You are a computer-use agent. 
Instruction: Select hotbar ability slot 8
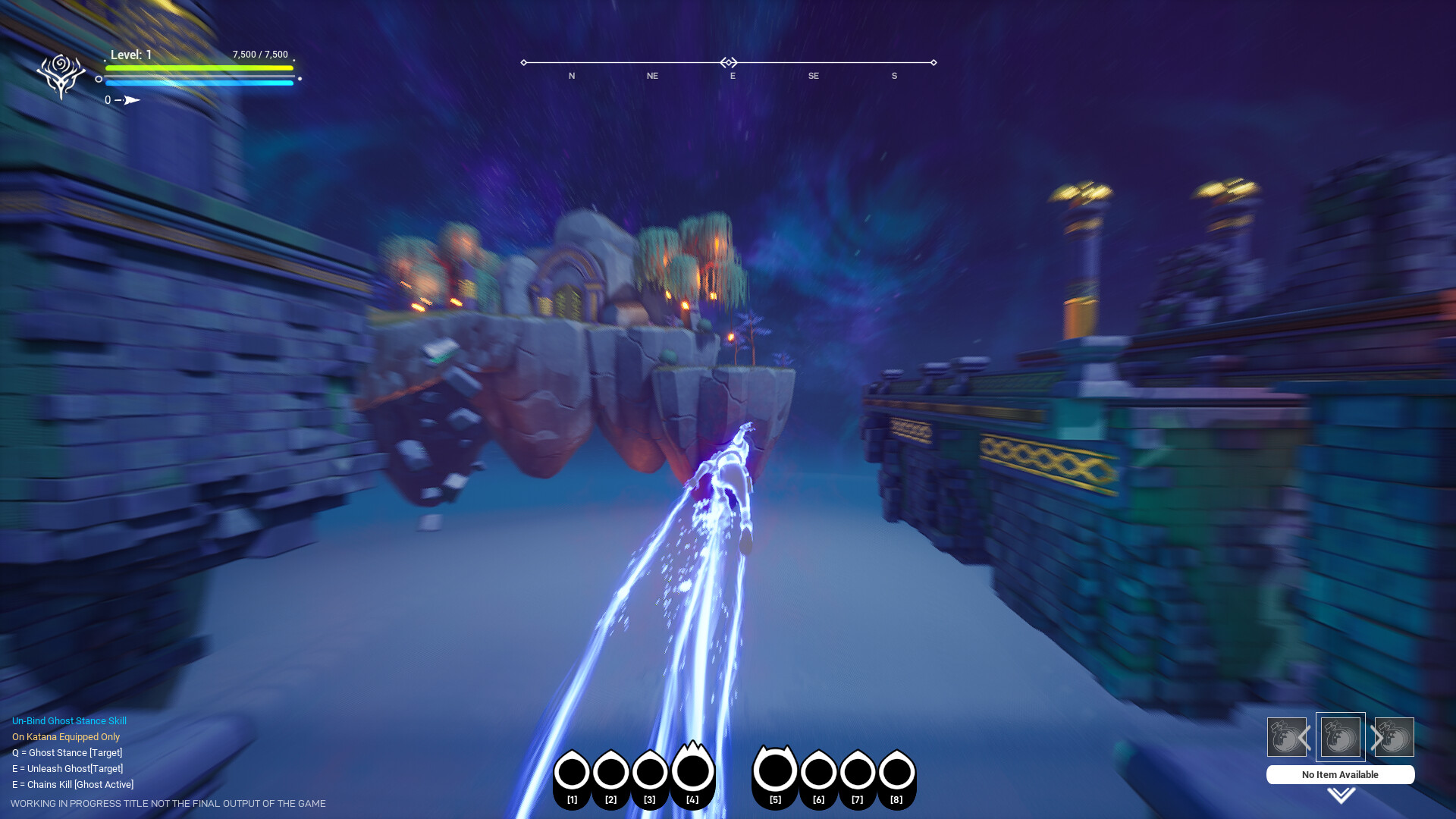pyautogui.click(x=896, y=773)
